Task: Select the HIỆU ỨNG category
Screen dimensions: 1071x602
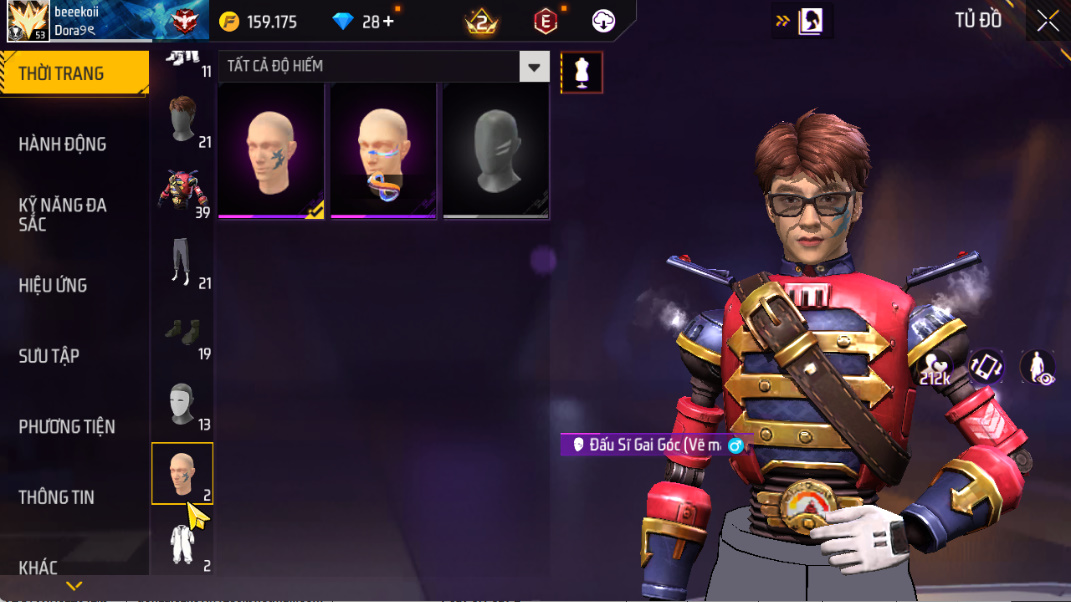Action: click(53, 285)
